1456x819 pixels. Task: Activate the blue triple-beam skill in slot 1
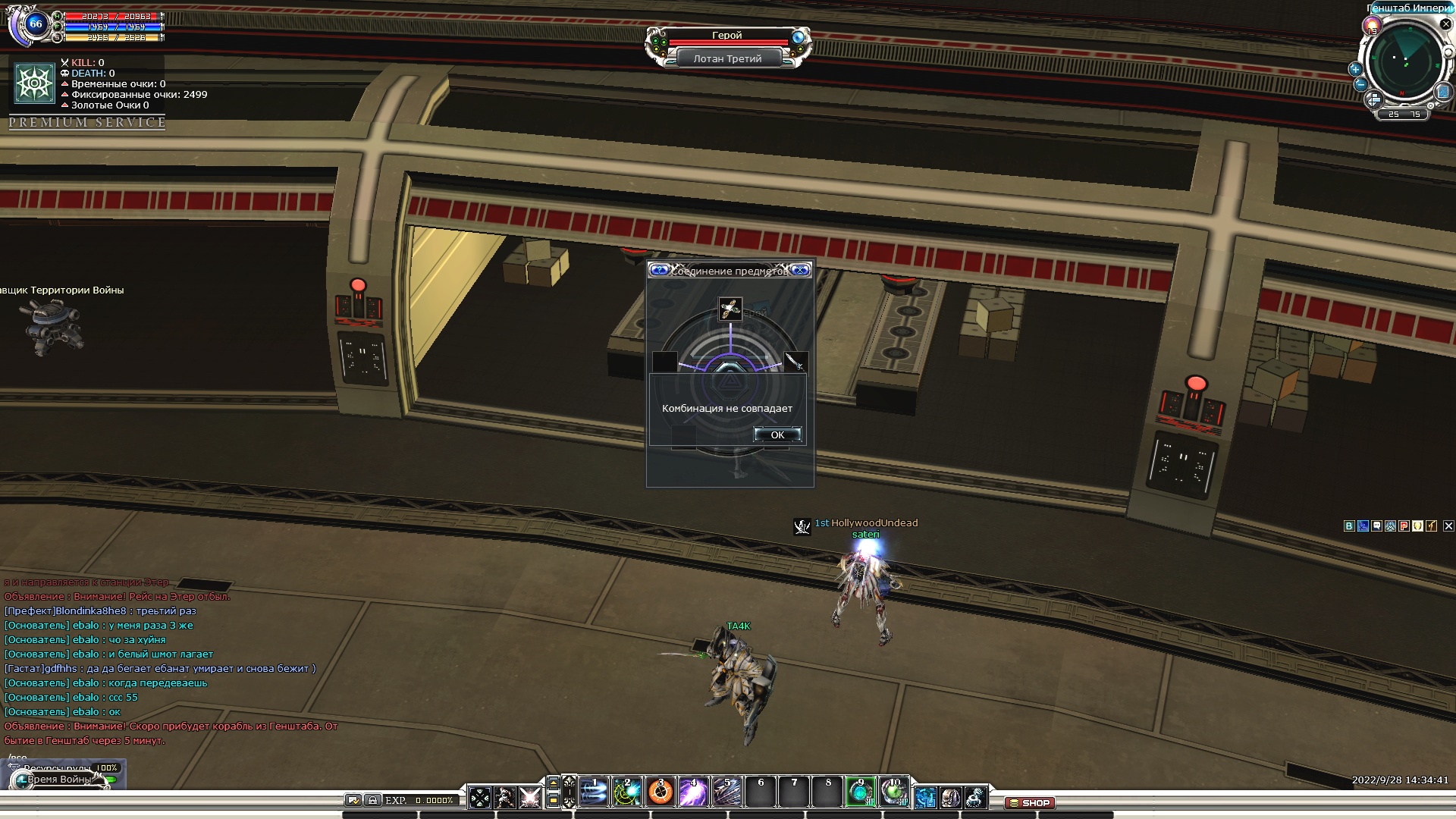point(595,792)
